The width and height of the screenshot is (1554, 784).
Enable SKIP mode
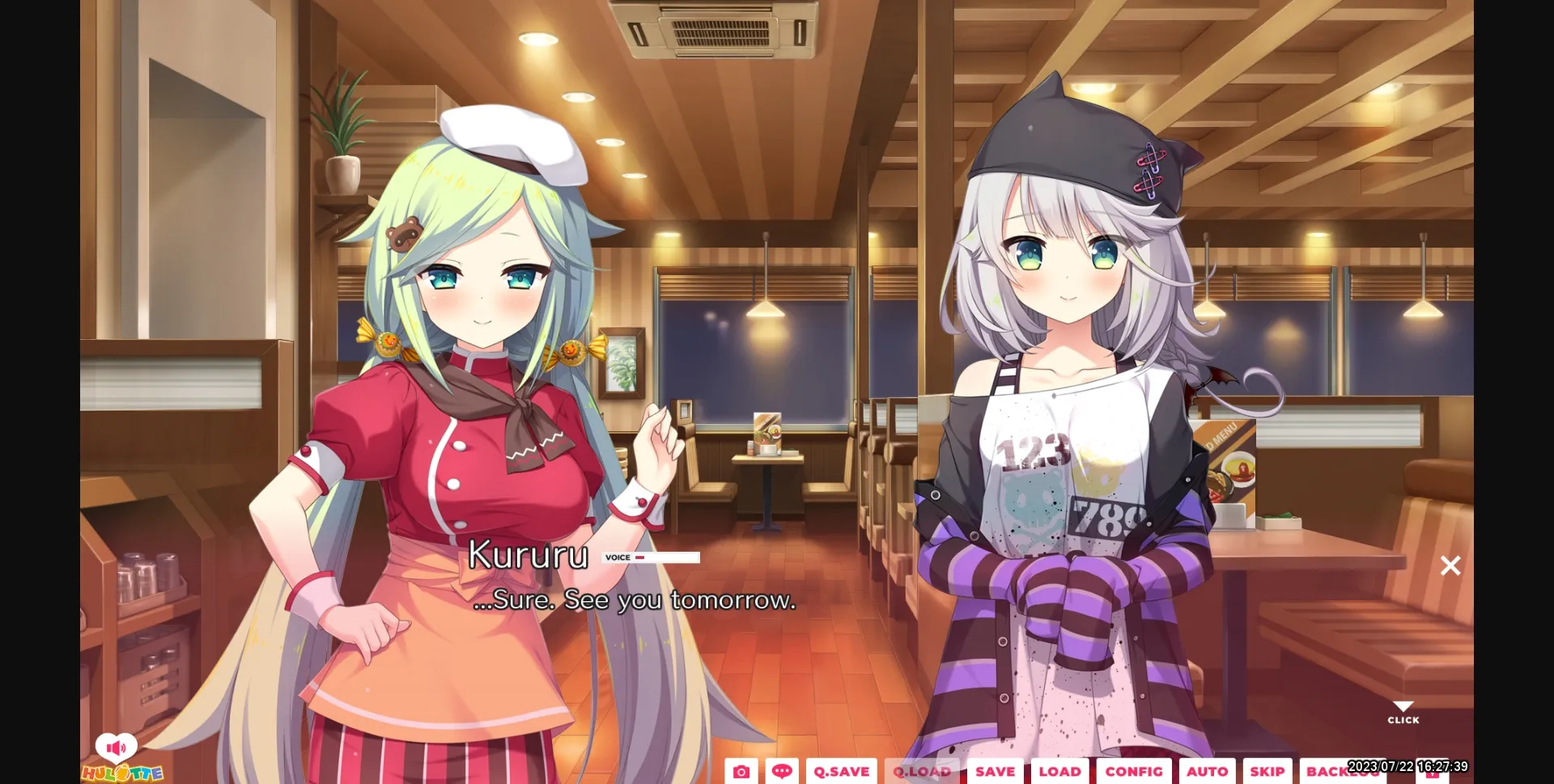1267,771
